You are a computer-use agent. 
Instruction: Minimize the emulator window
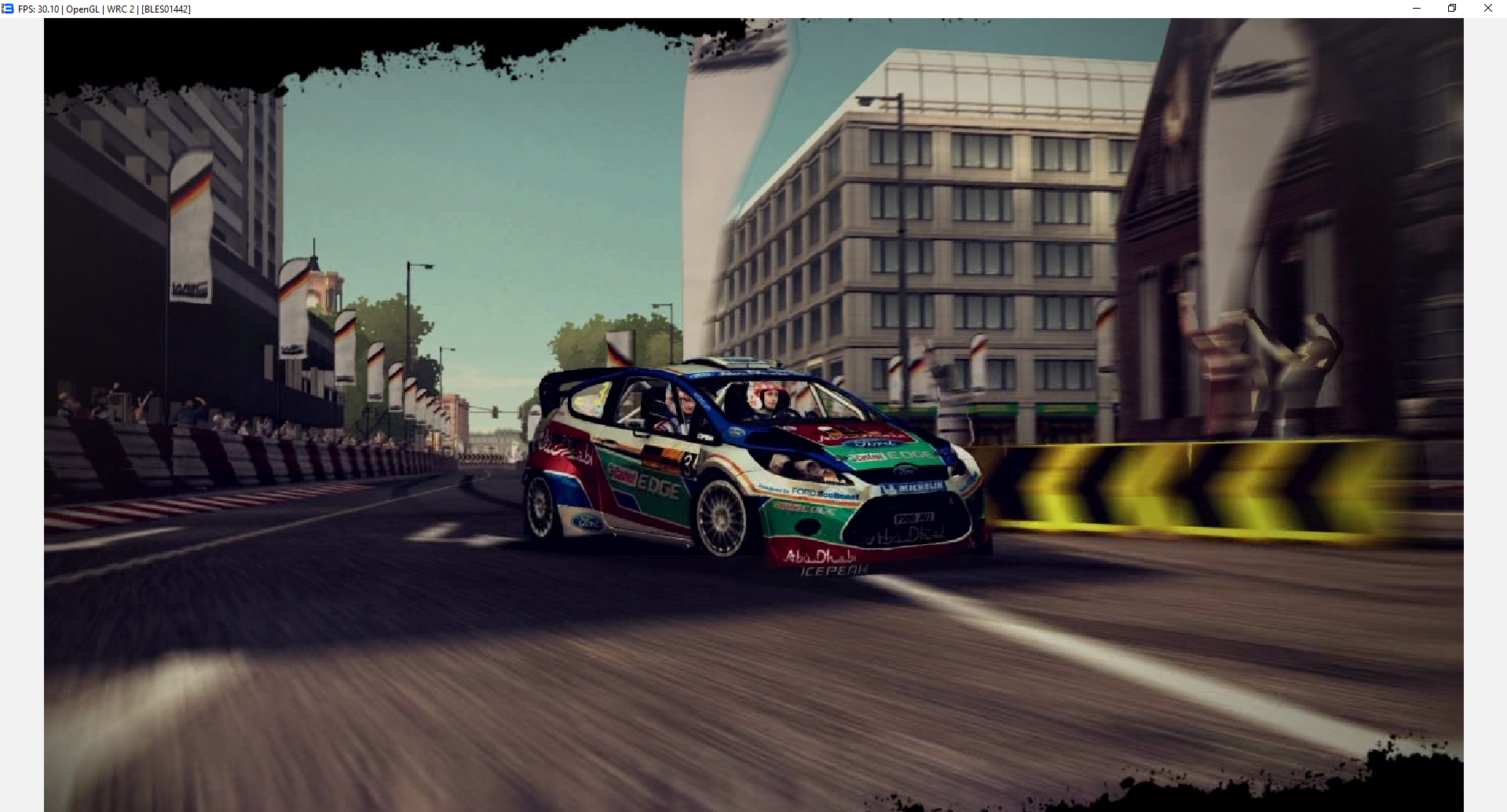(x=1417, y=9)
